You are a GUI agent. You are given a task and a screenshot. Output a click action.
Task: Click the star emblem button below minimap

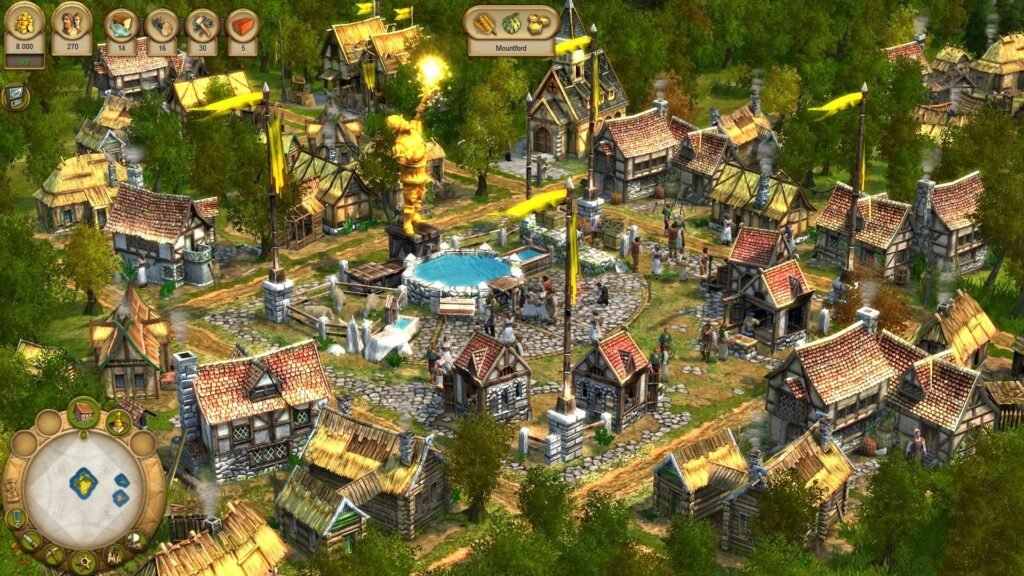coord(84,562)
